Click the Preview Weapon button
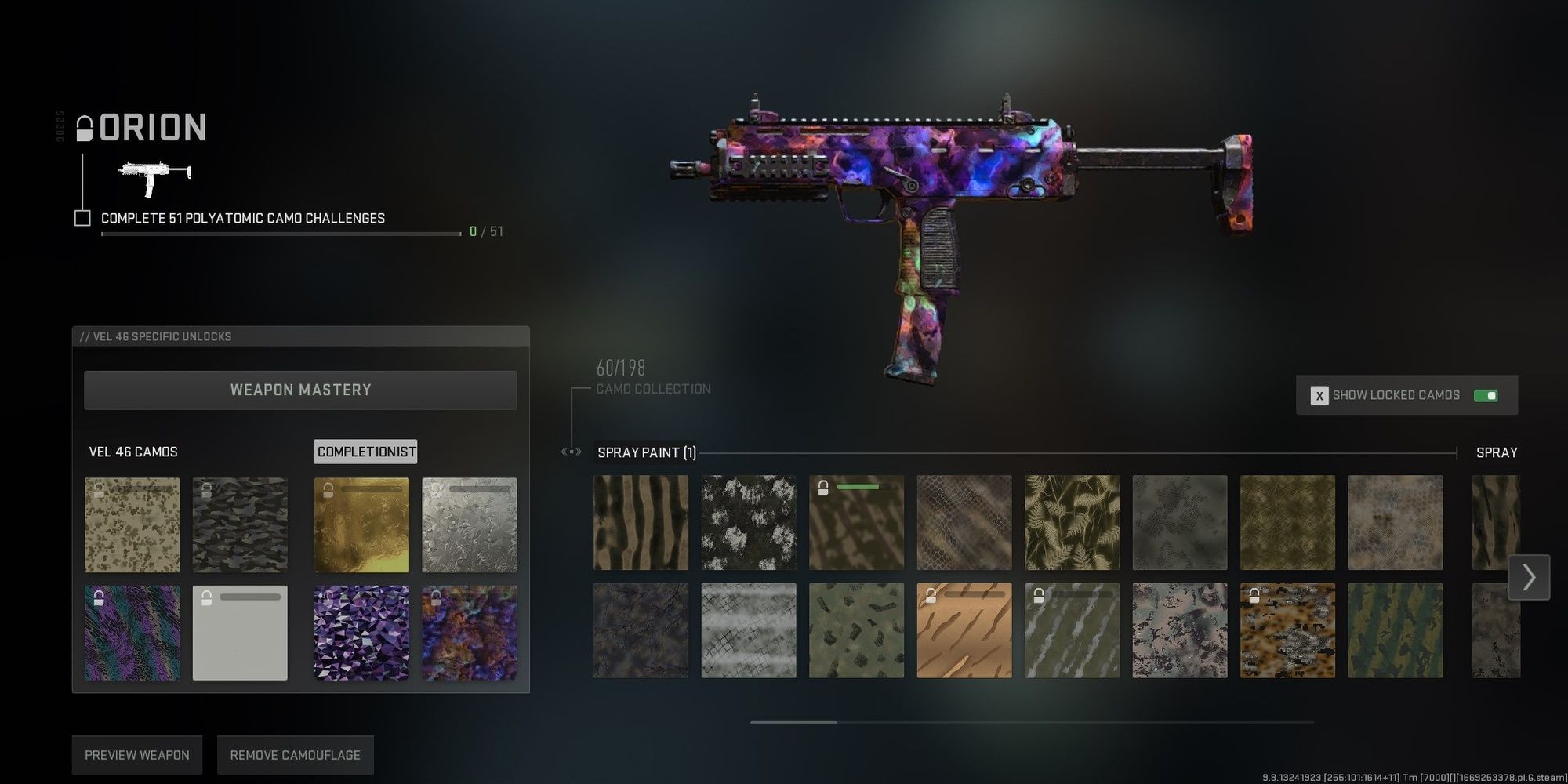The height and width of the screenshot is (784, 1568). [136, 754]
